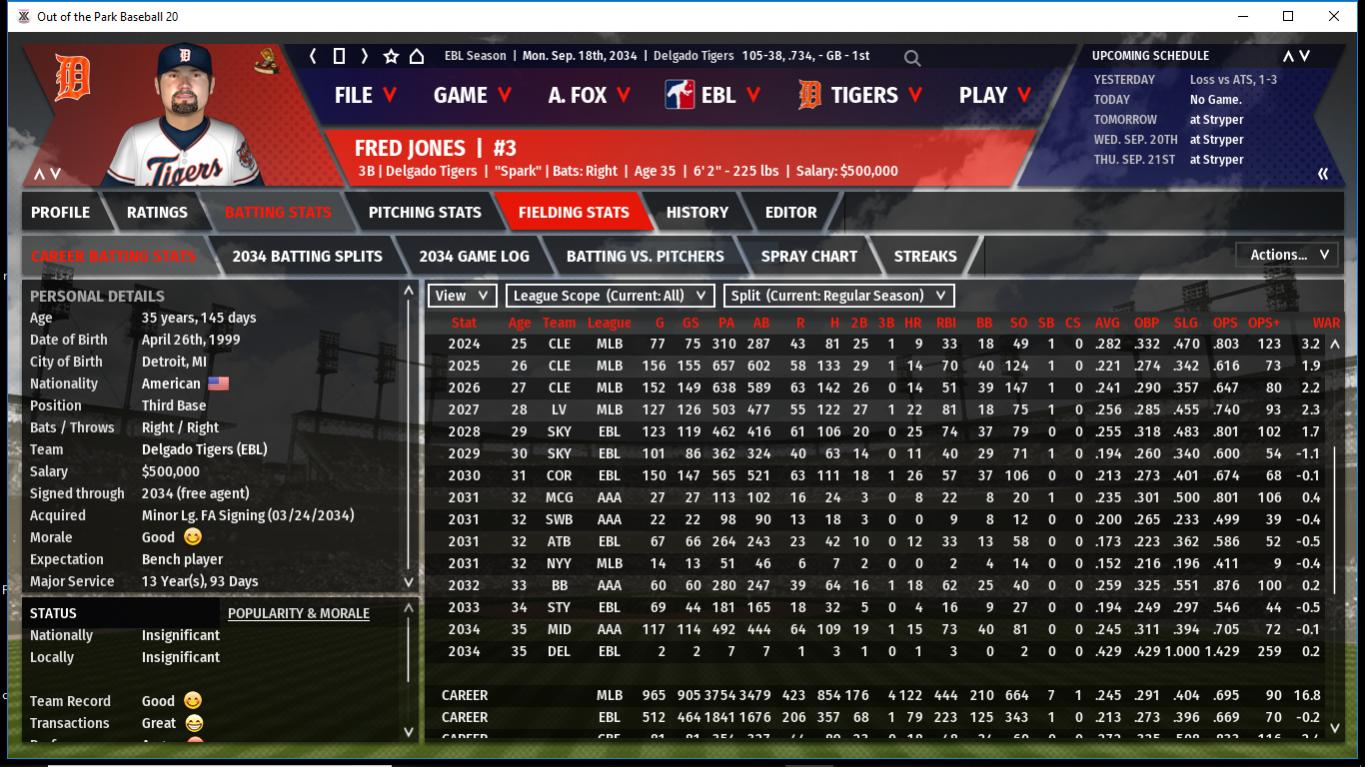This screenshot has width=1365, height=767.
Task: Open the PLAY menu
Action: tap(995, 95)
